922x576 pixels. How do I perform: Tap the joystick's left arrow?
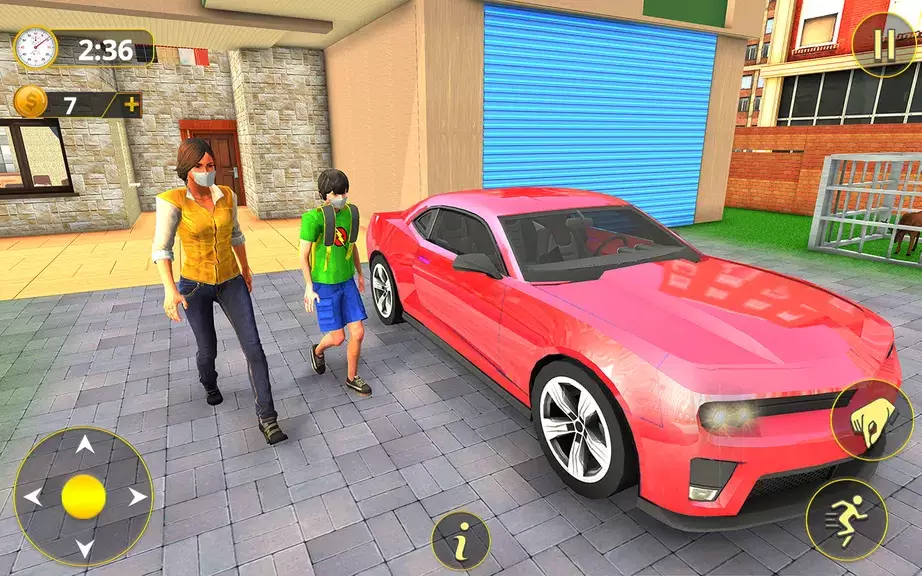click(x=33, y=496)
